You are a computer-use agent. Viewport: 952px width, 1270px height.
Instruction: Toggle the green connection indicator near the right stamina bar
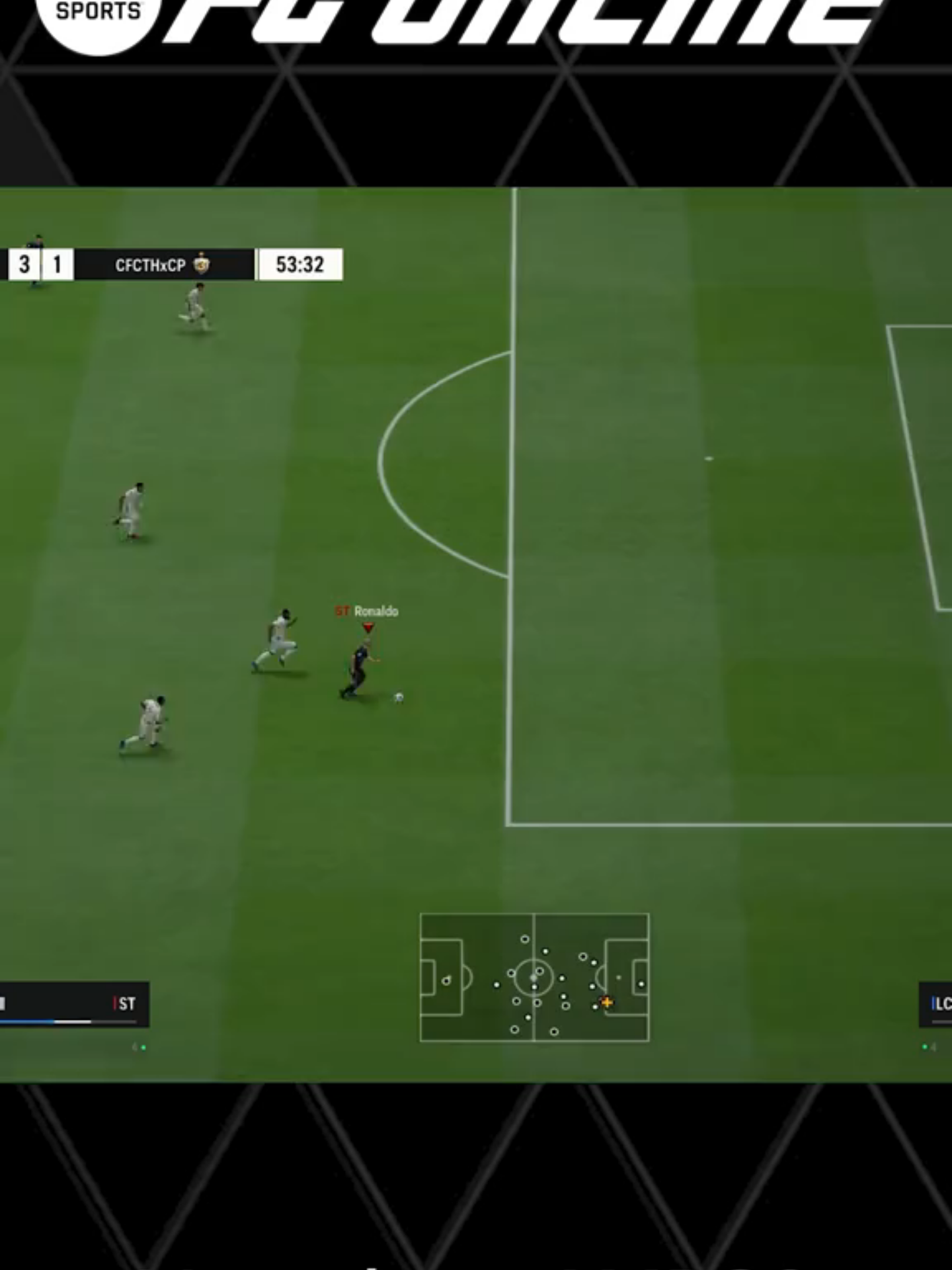tap(926, 1047)
